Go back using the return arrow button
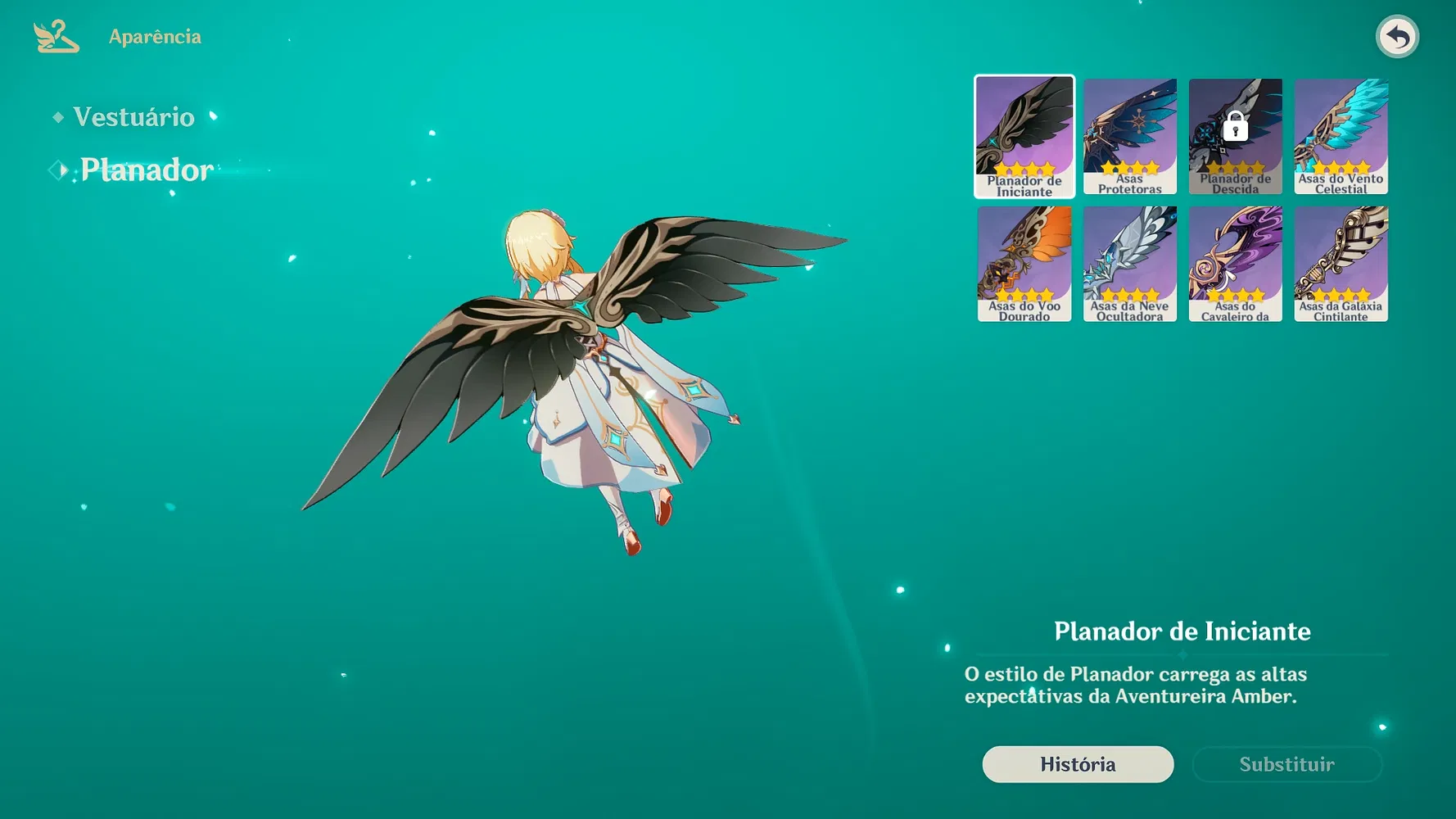The image size is (1456, 819). click(x=1397, y=37)
